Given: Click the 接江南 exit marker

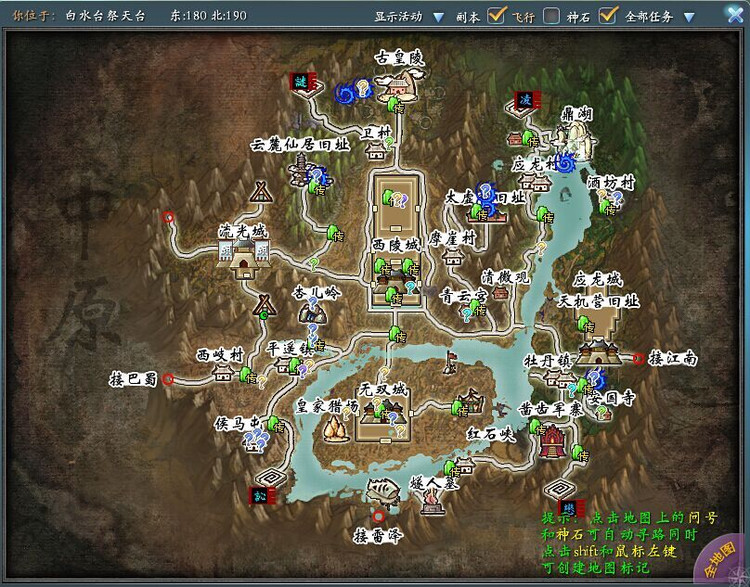Looking at the screenshot, I should click(638, 357).
